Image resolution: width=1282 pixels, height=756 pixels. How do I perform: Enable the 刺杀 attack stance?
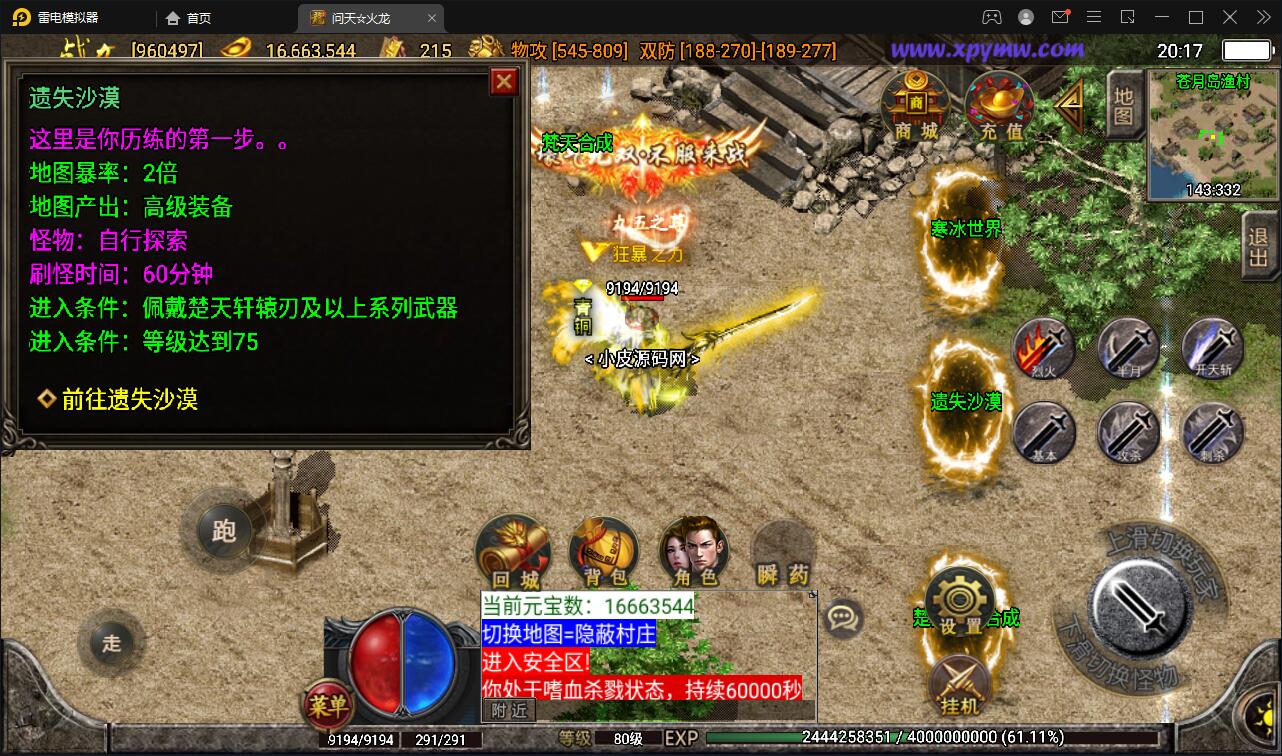[1212, 433]
